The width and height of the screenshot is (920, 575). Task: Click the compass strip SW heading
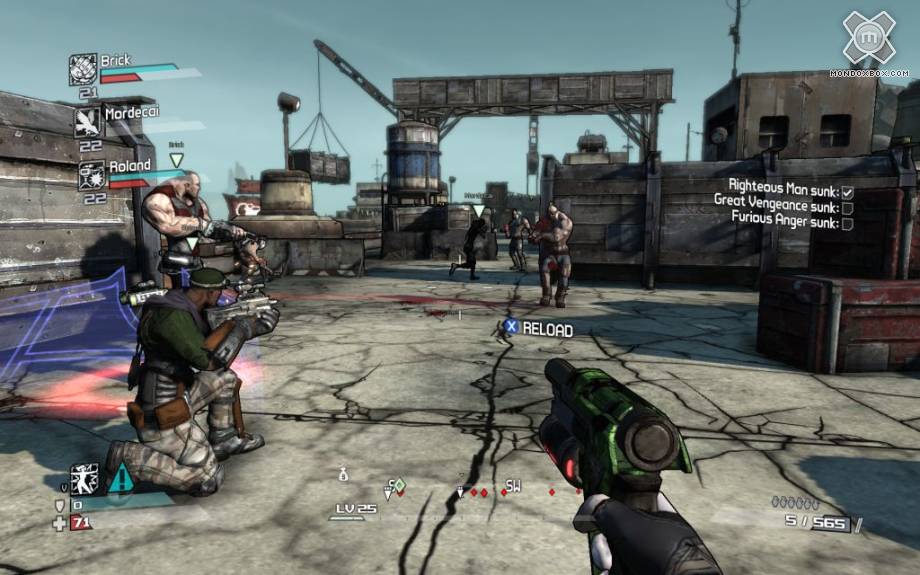tap(513, 487)
